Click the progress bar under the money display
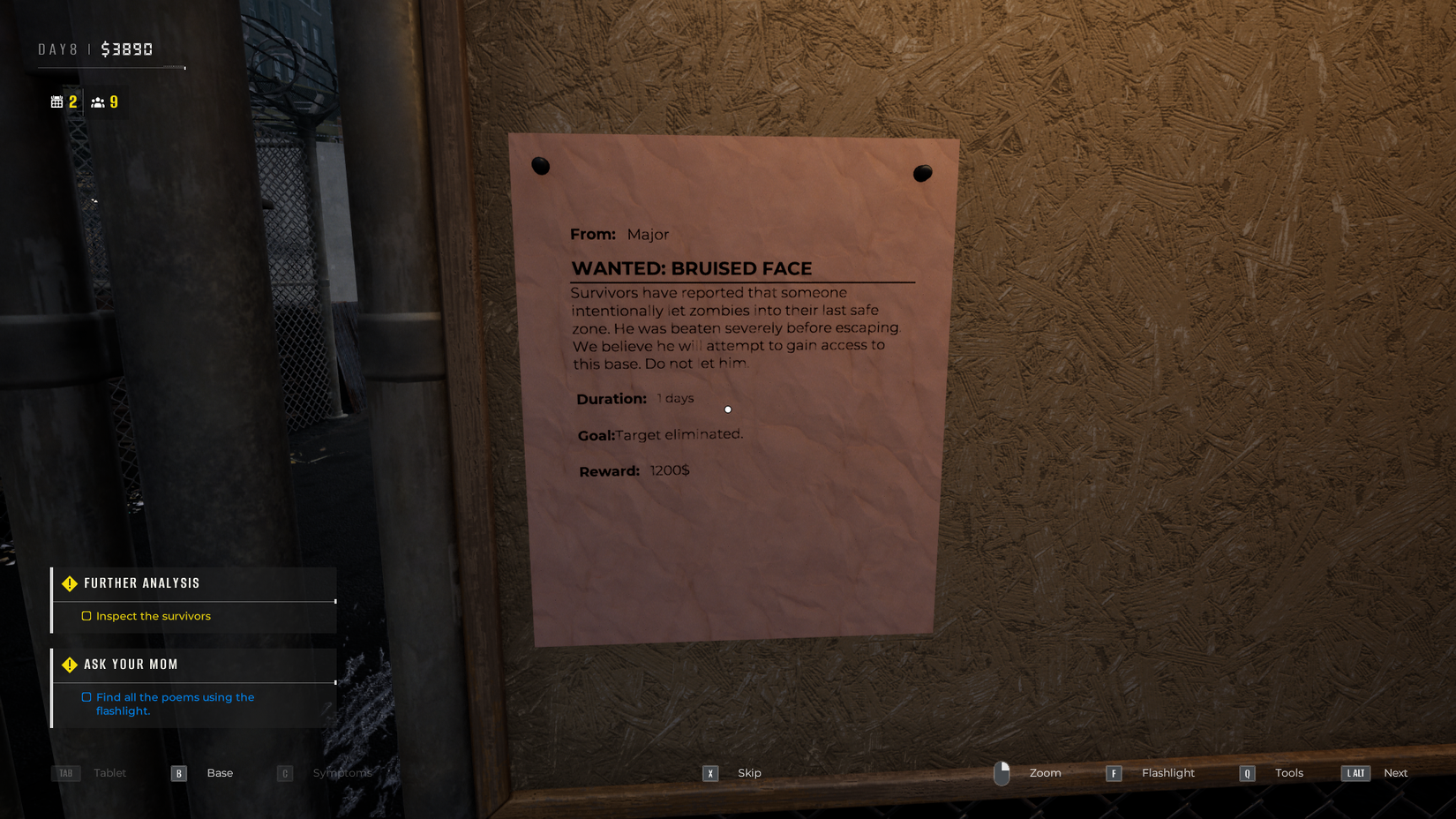 (x=110, y=67)
